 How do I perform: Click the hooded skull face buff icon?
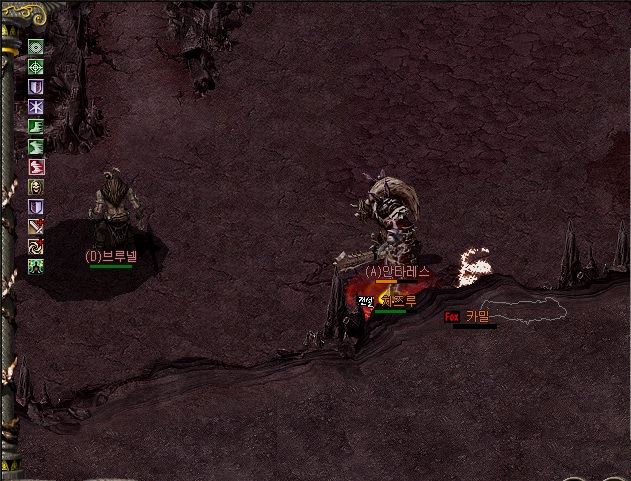(x=36, y=187)
